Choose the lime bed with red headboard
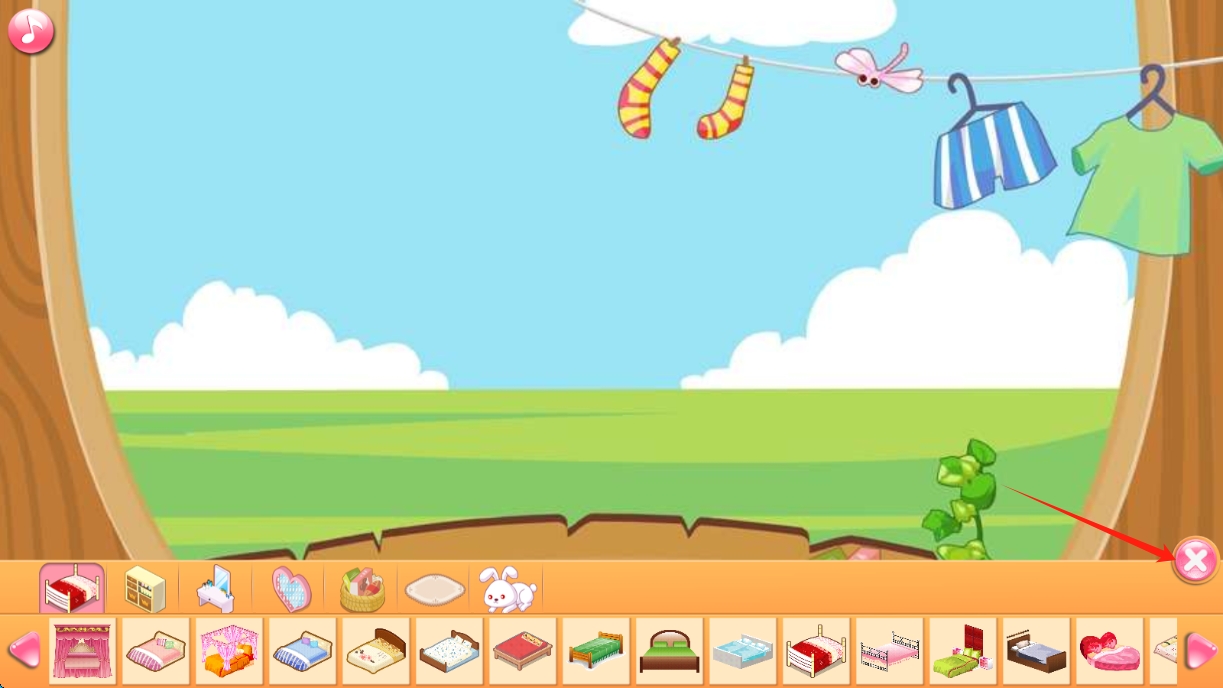This screenshot has width=1223, height=688. (x=963, y=651)
